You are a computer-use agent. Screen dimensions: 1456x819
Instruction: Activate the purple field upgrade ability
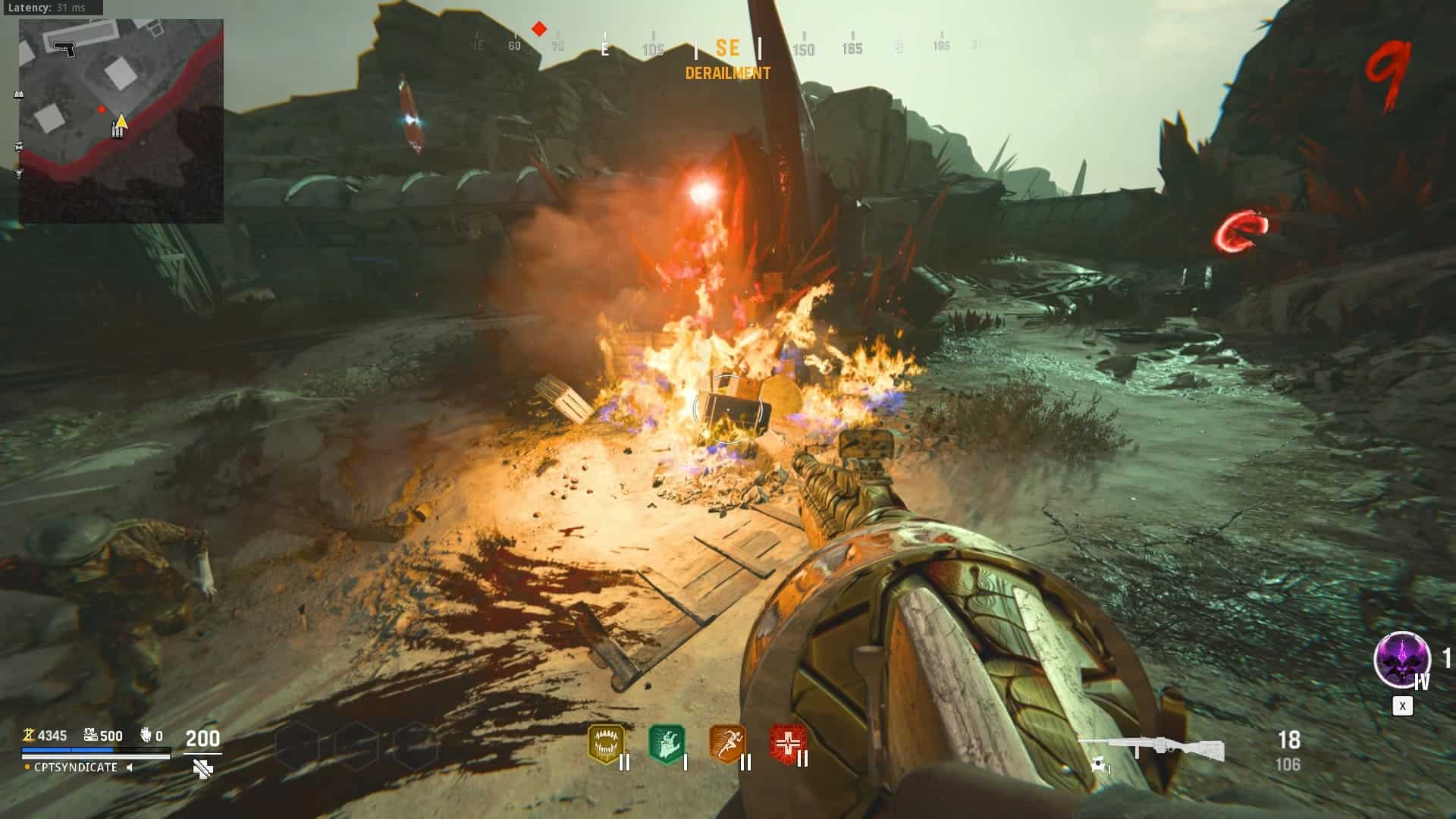[x=1401, y=660]
